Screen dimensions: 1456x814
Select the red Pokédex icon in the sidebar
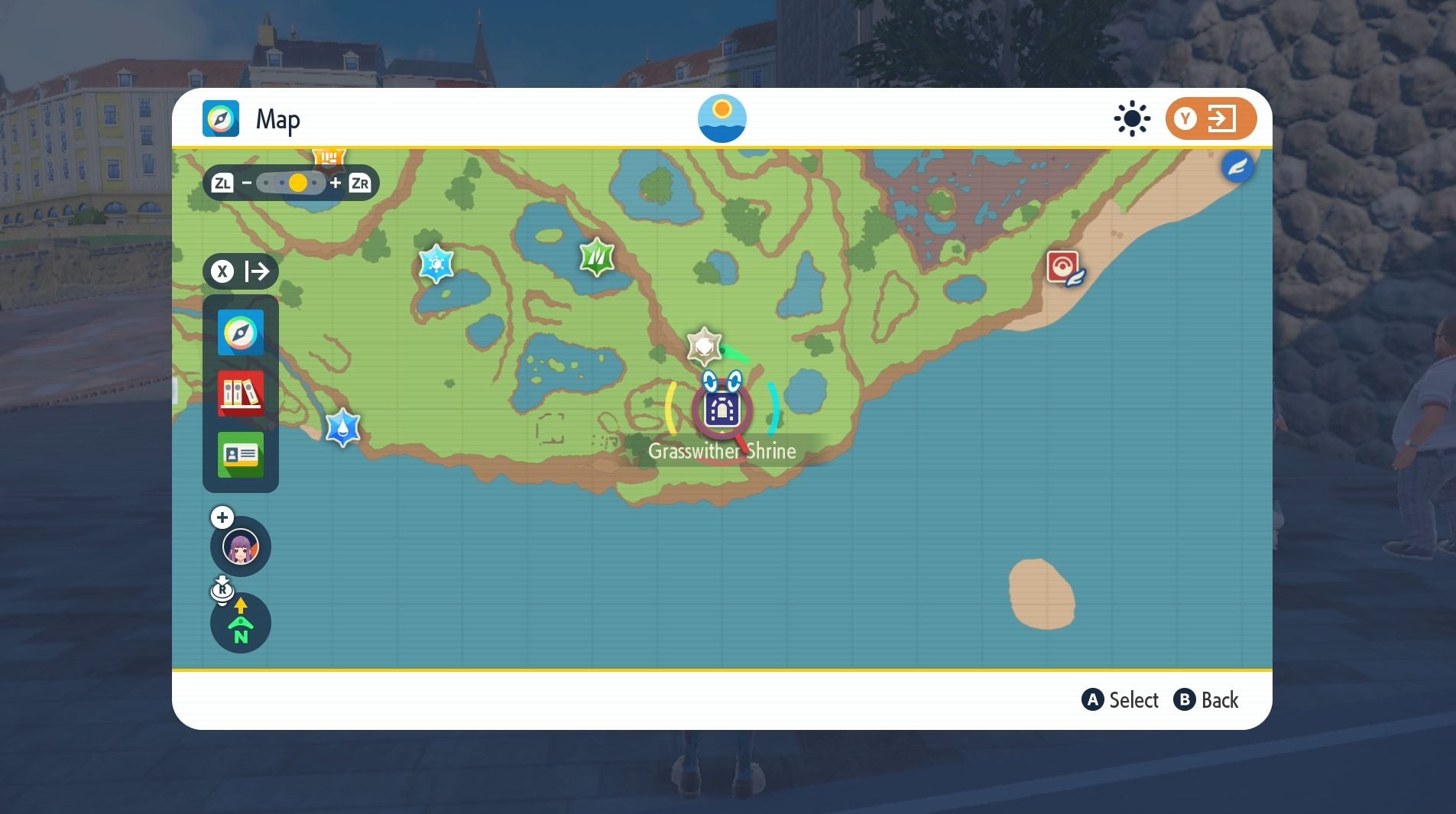tap(240, 394)
